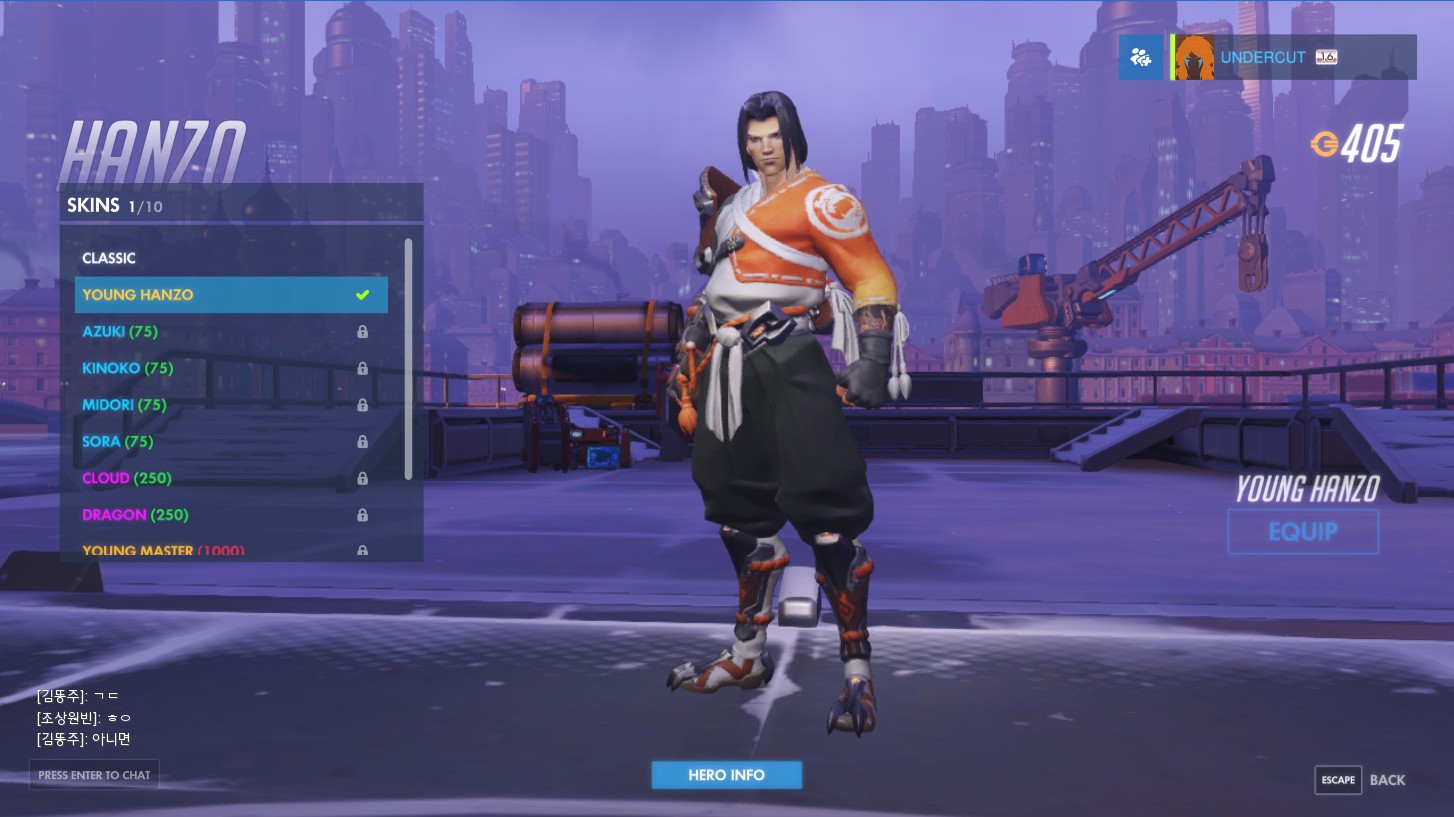Click BACK in the bottom right corner
The height and width of the screenshot is (817, 1454).
[x=1388, y=780]
